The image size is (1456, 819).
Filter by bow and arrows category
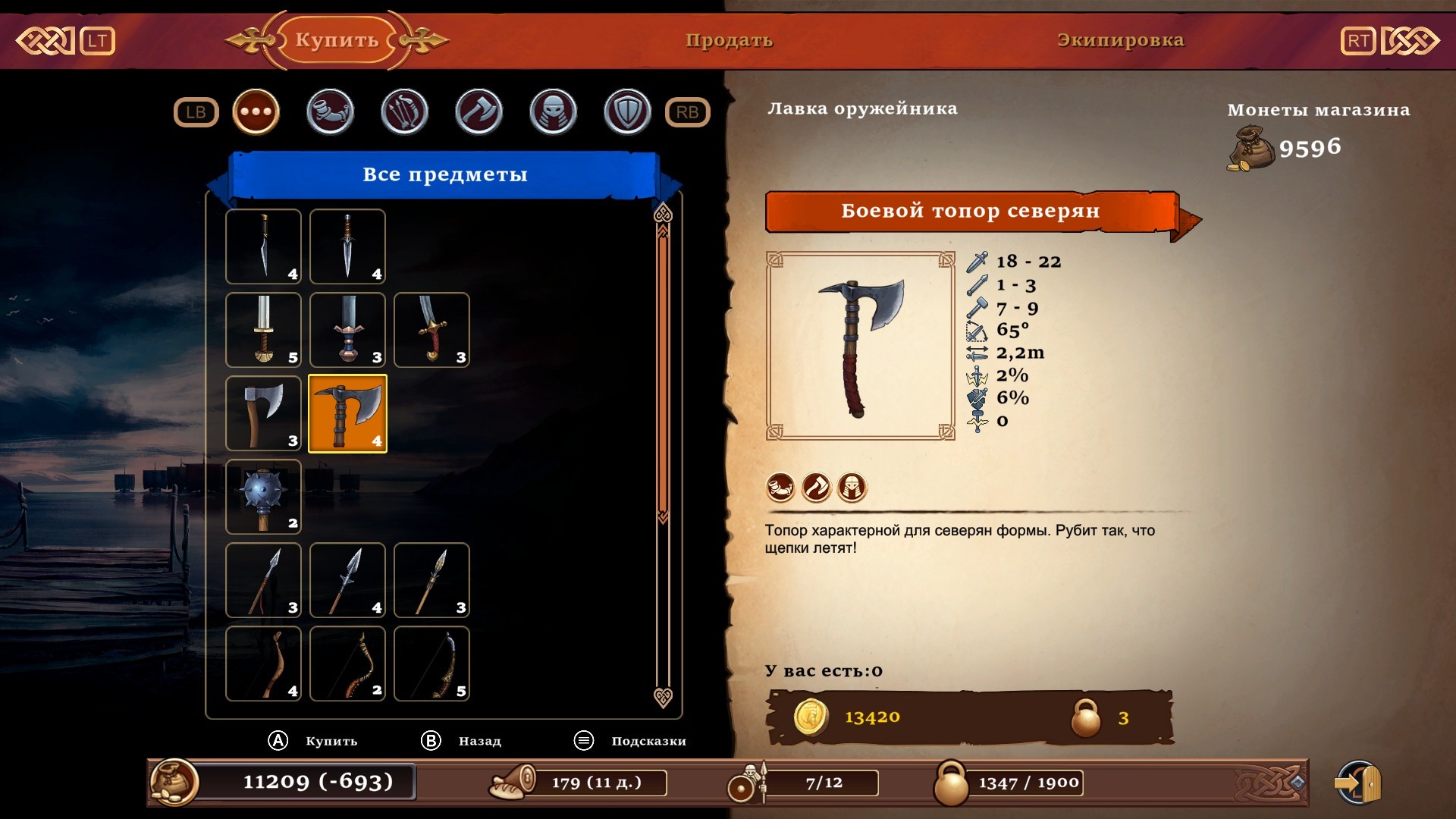[x=404, y=112]
